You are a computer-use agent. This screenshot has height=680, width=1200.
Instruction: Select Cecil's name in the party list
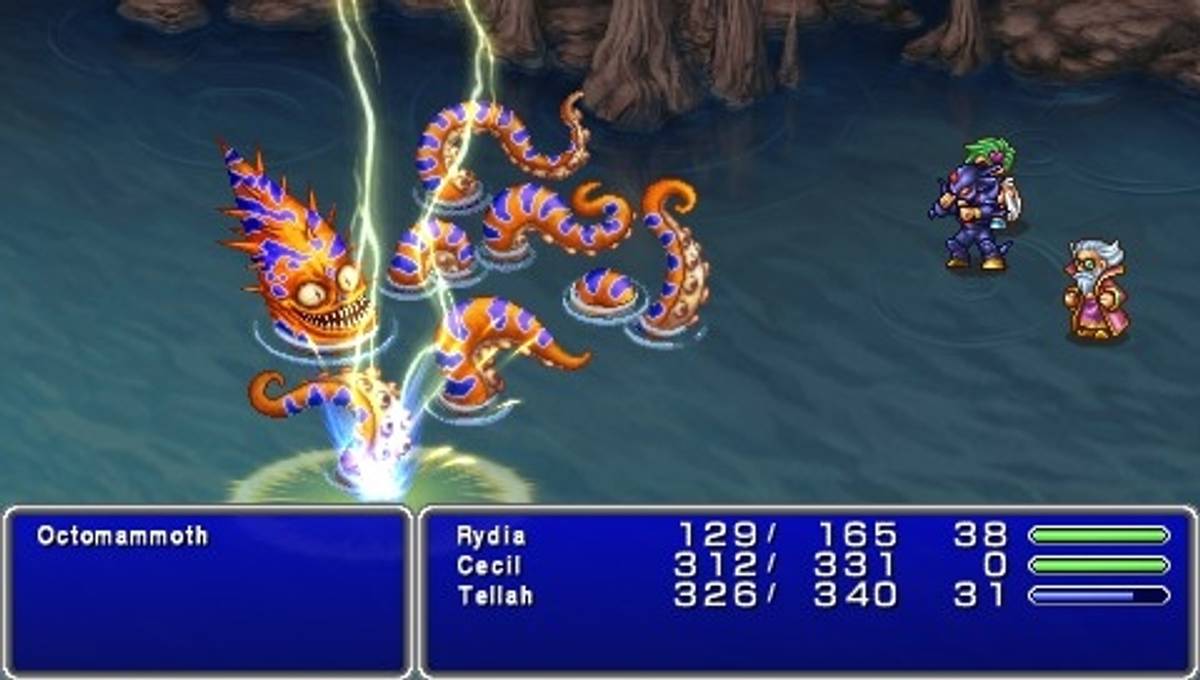coord(489,566)
